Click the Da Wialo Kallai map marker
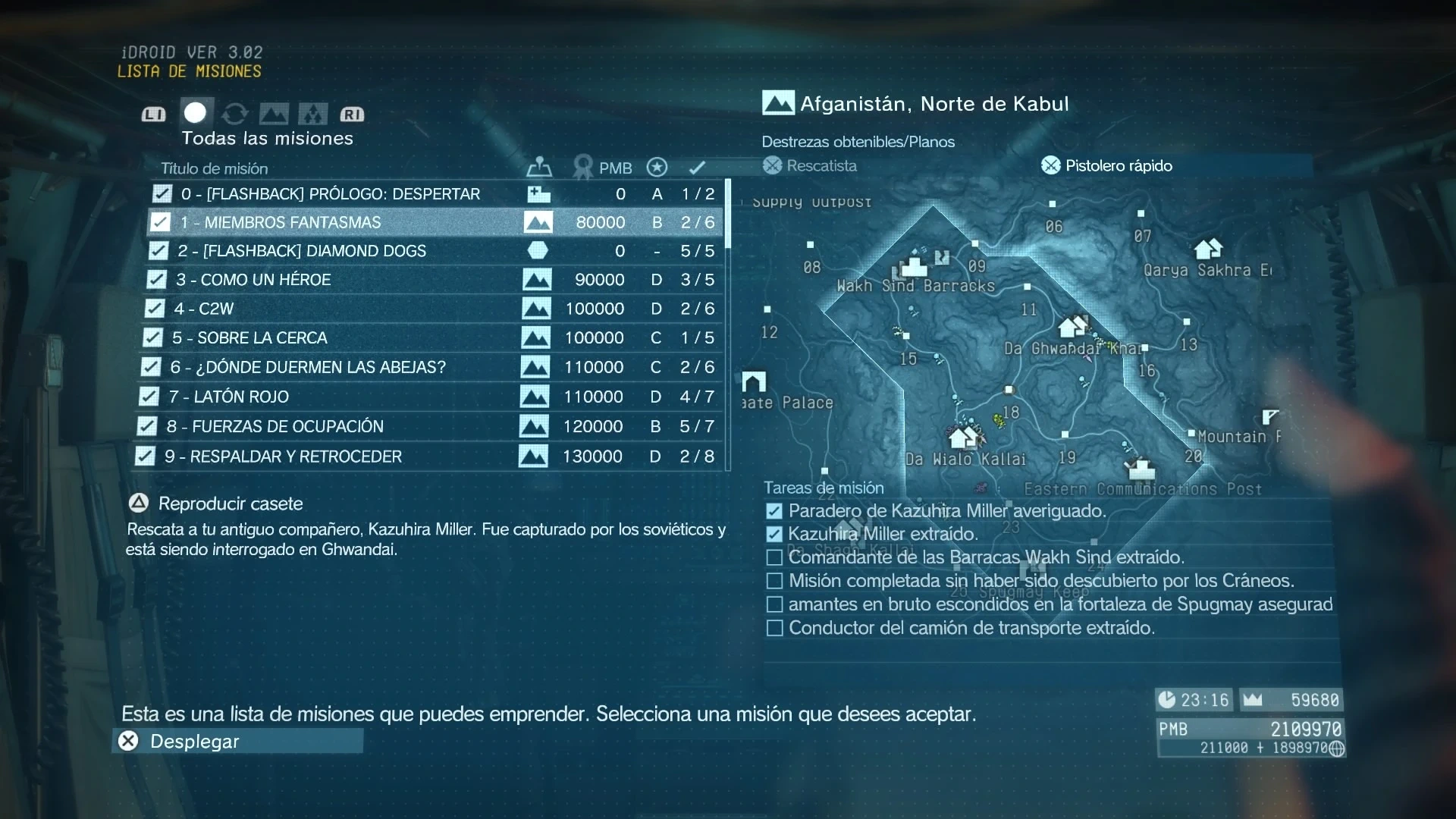This screenshot has width=1456, height=819. pos(963,438)
